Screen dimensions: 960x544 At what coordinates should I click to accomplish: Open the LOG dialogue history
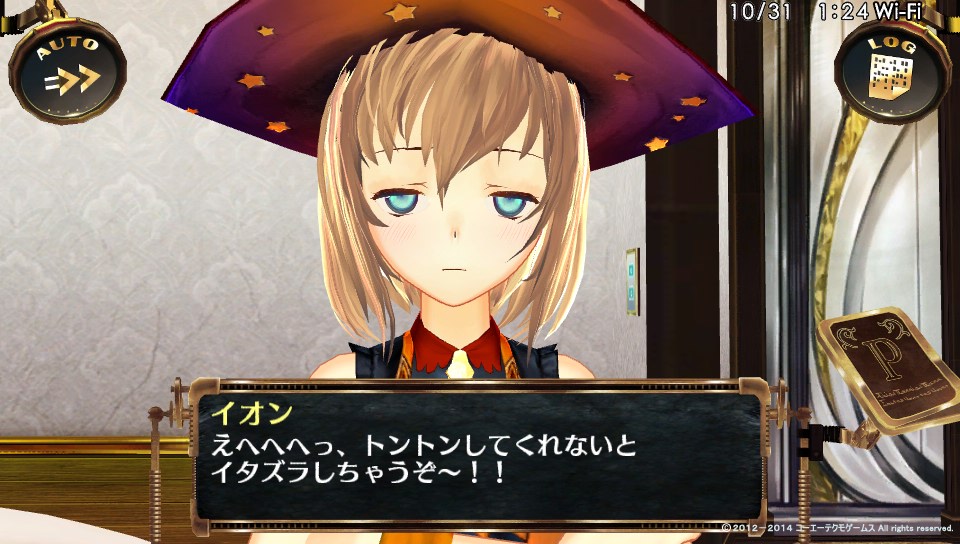coord(892,70)
